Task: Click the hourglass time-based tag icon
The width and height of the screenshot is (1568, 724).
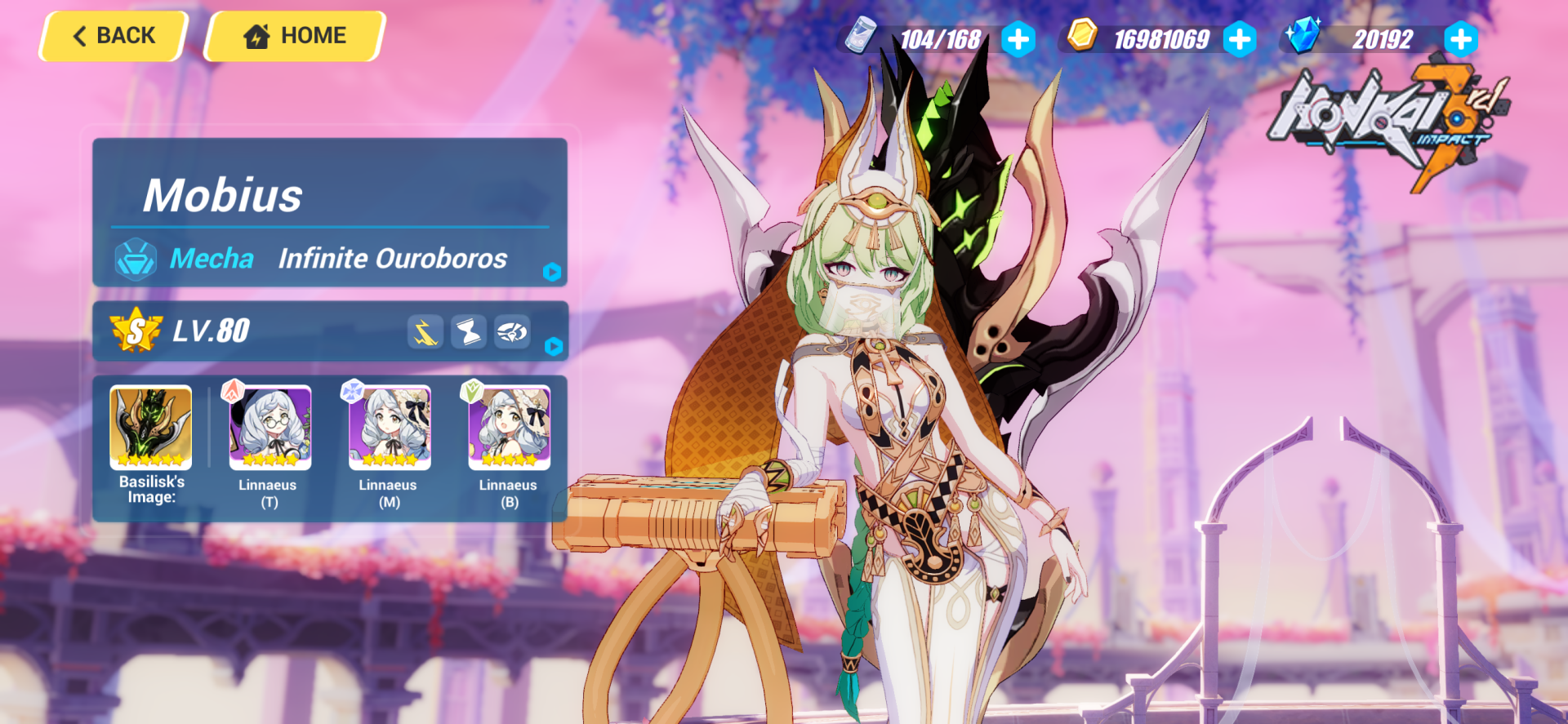Action: pos(468,331)
